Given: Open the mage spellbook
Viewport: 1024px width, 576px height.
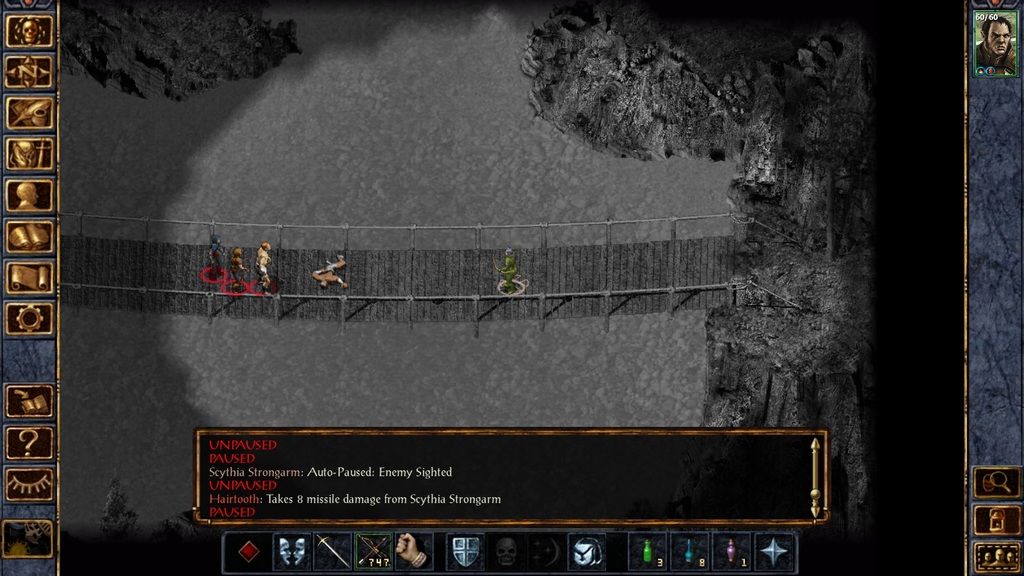Looking at the screenshot, I should (x=29, y=237).
